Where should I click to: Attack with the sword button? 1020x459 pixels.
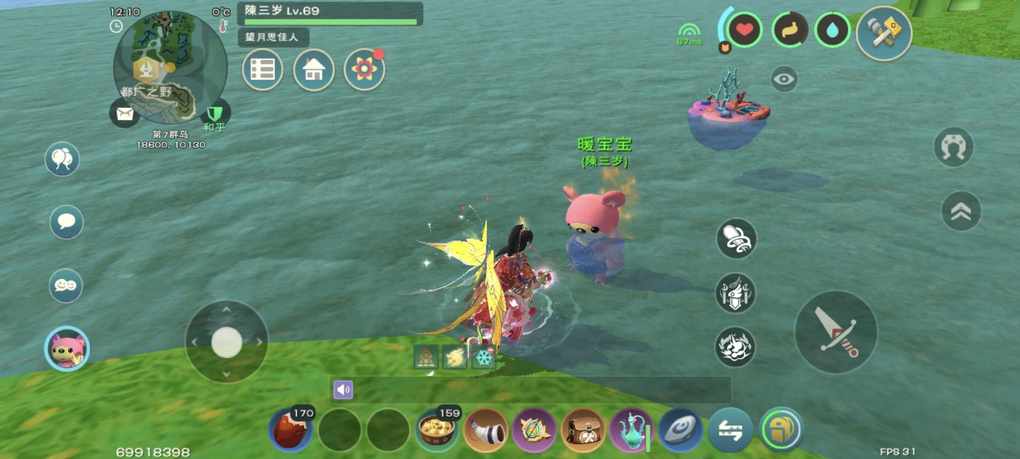click(x=836, y=332)
